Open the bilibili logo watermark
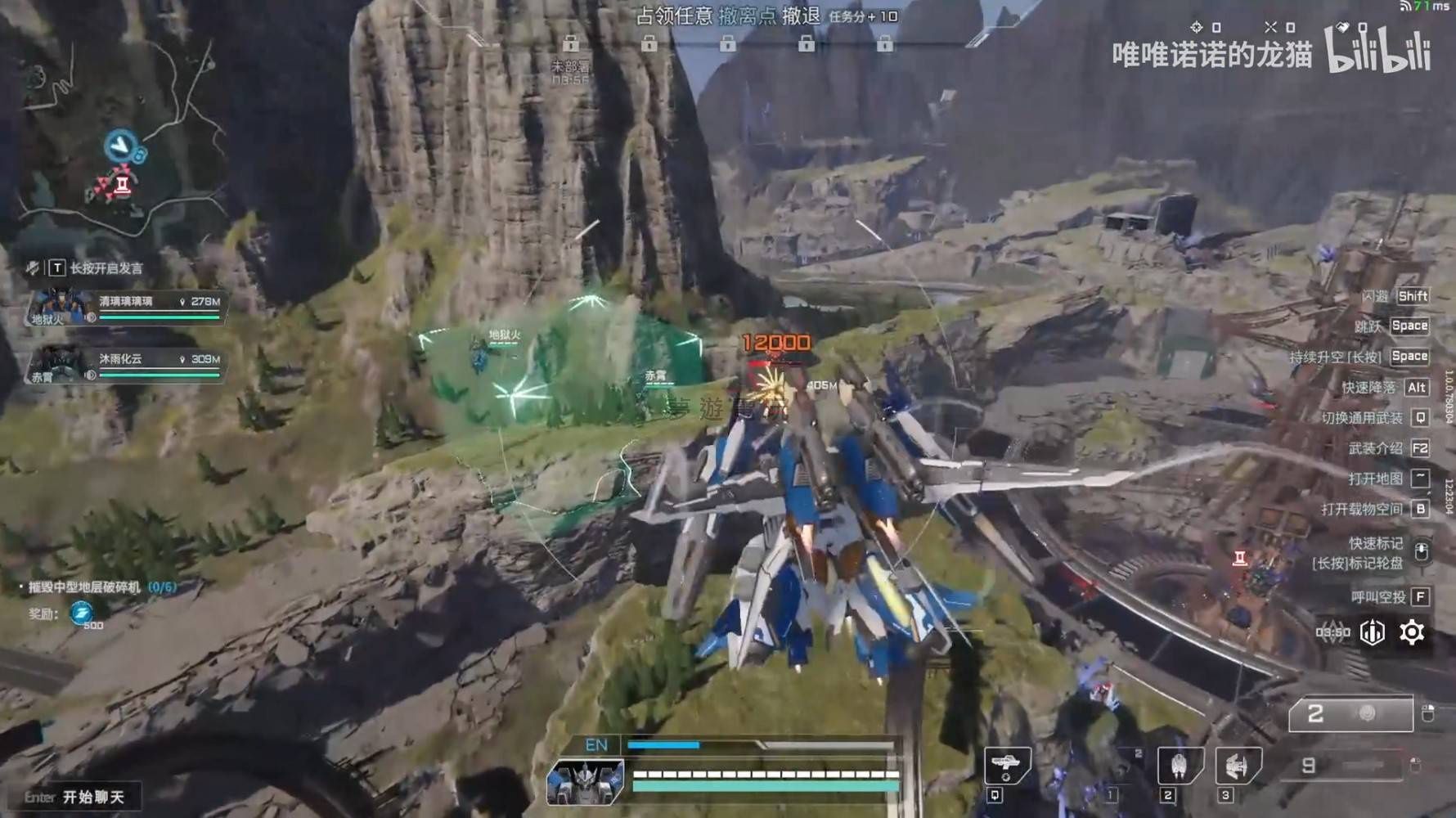This screenshot has height=818, width=1456. coord(1378,49)
